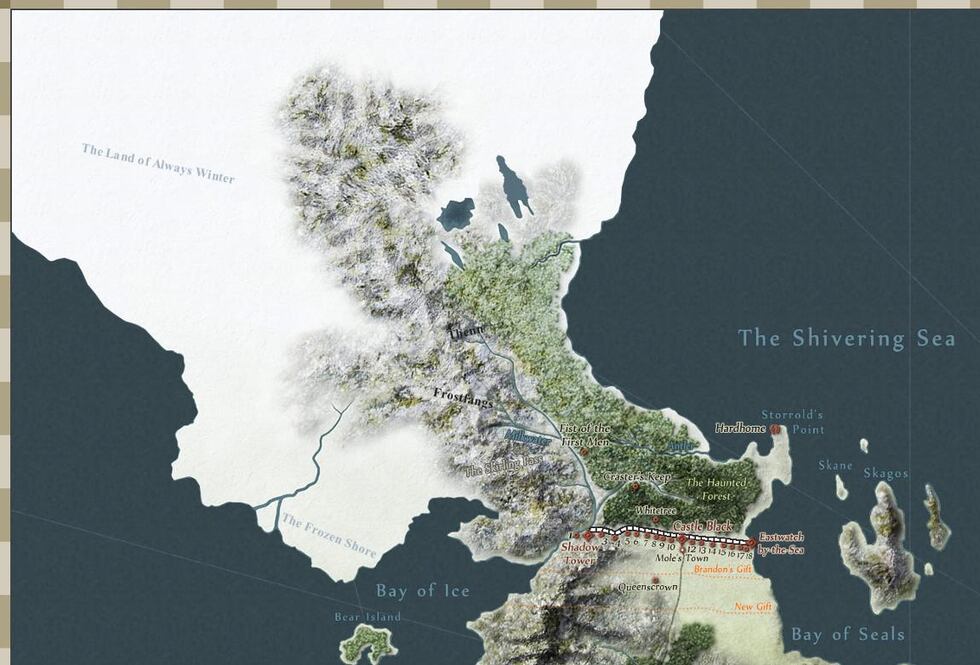The image size is (980, 665).
Task: Select the Whitetree village marker
Action: click(x=655, y=520)
